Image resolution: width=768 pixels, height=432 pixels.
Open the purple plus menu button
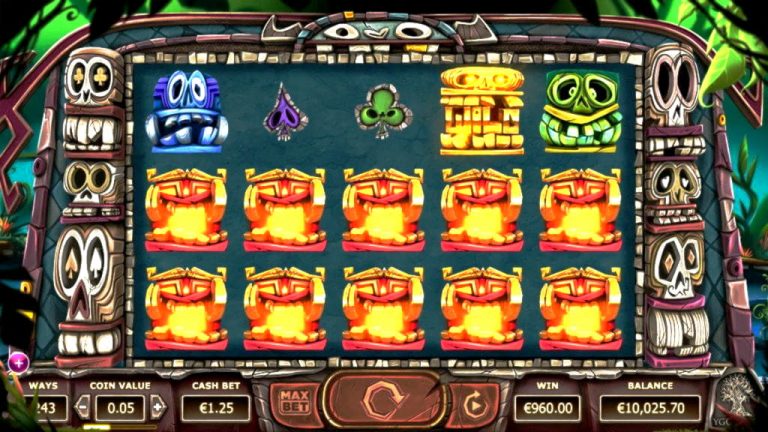click(x=17, y=362)
